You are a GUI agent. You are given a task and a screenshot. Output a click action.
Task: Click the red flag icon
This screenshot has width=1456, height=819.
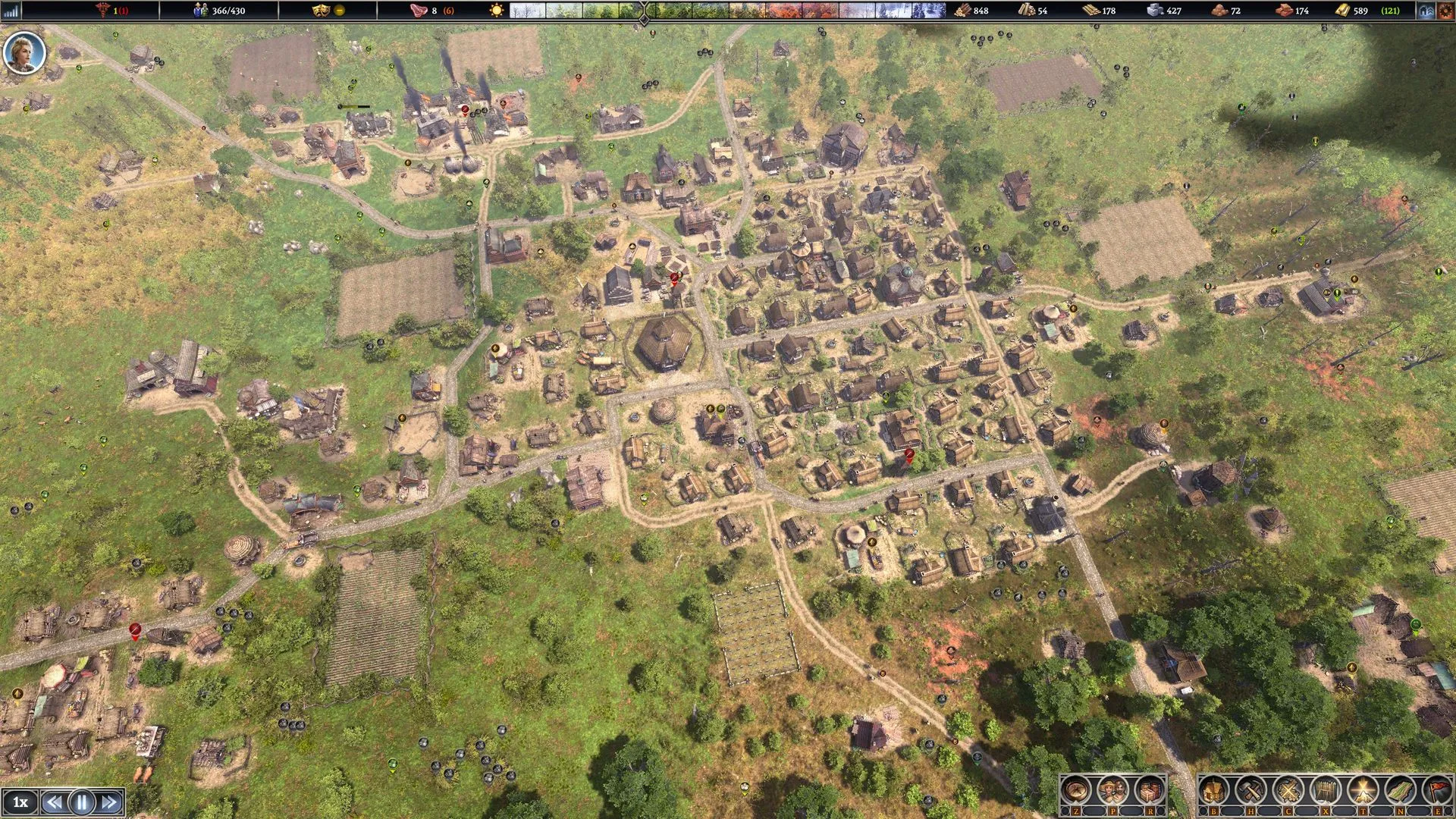[1436, 790]
